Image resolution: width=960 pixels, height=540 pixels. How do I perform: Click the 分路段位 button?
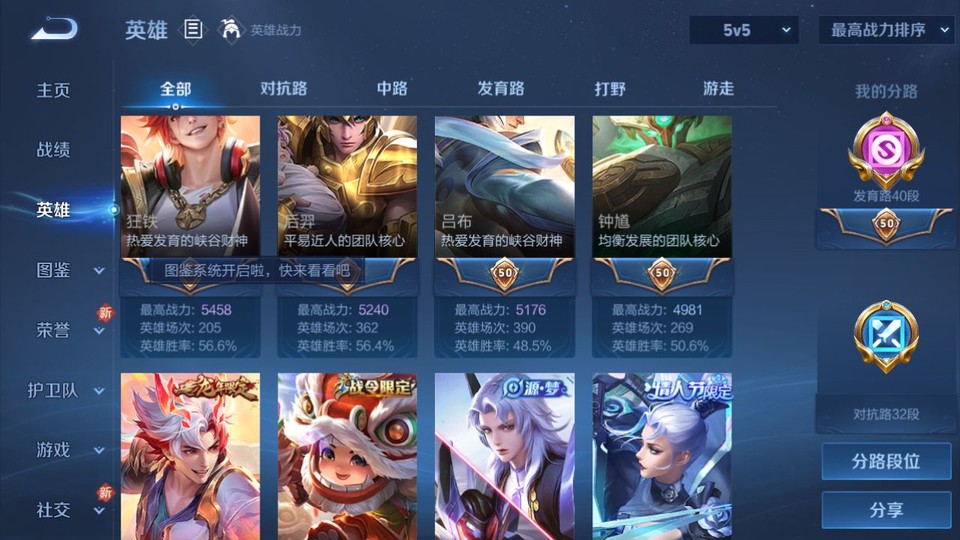coord(886,462)
